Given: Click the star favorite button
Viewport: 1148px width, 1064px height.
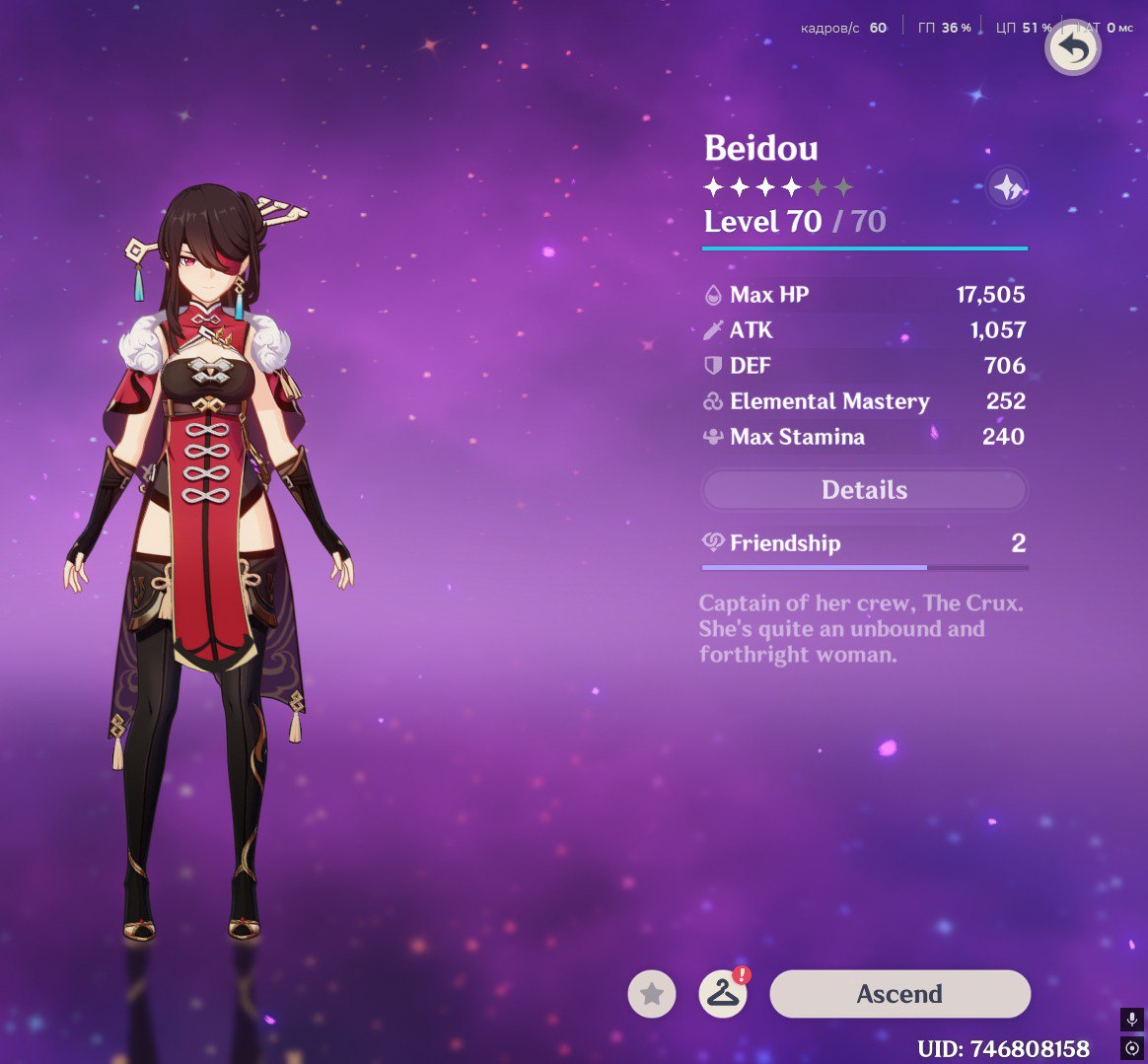Looking at the screenshot, I should (x=652, y=995).
